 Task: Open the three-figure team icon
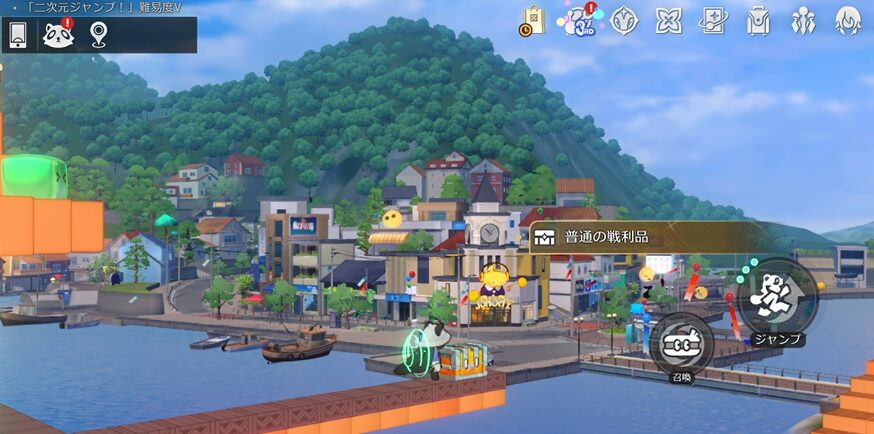803,21
